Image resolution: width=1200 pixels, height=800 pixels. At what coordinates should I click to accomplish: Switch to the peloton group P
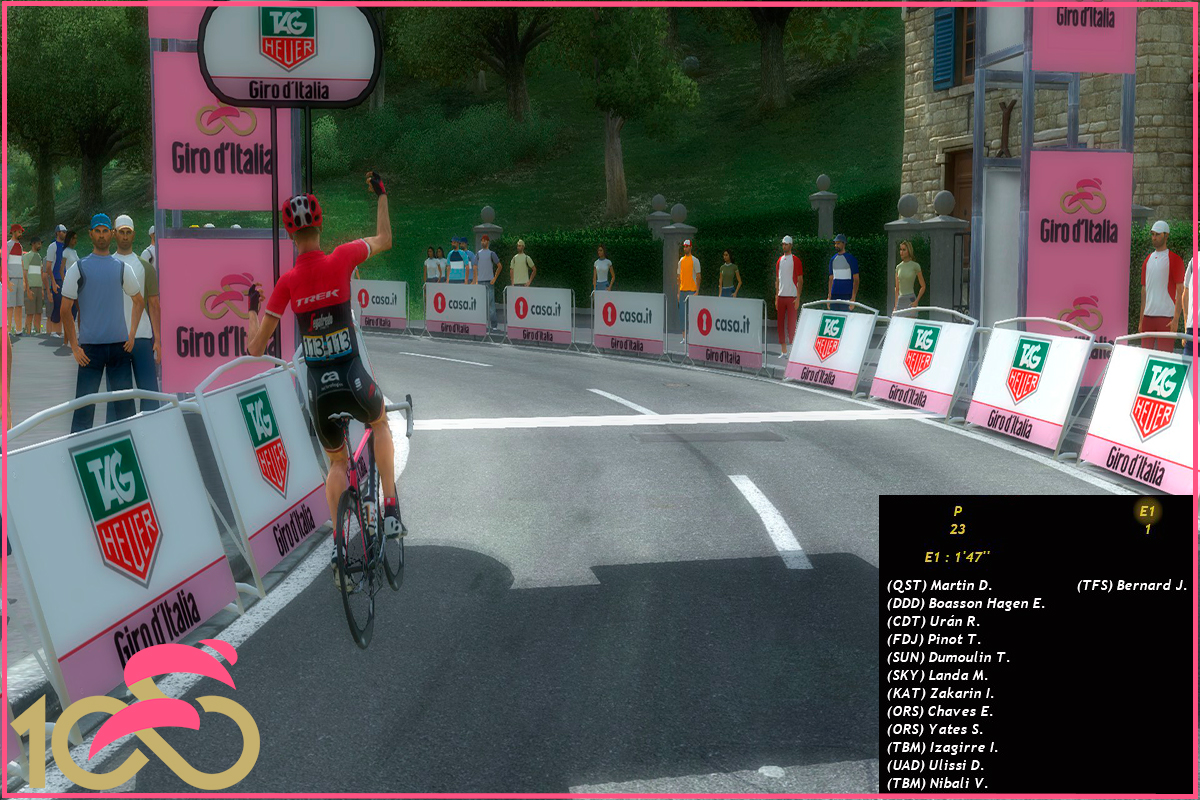pyautogui.click(x=958, y=519)
